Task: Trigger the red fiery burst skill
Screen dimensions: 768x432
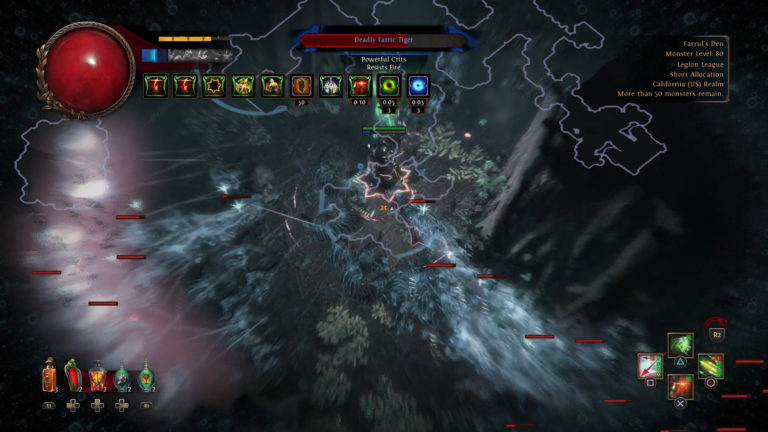Action: click(x=680, y=386)
